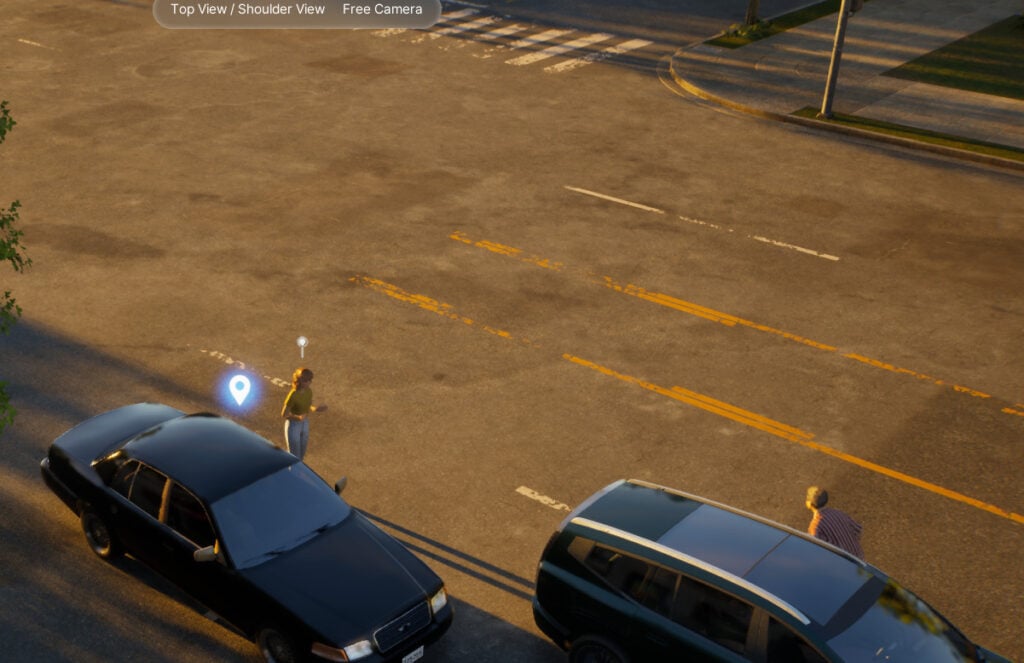Switch to Top View / Shoulder View
This screenshot has height=663, width=1024.
coord(247,9)
